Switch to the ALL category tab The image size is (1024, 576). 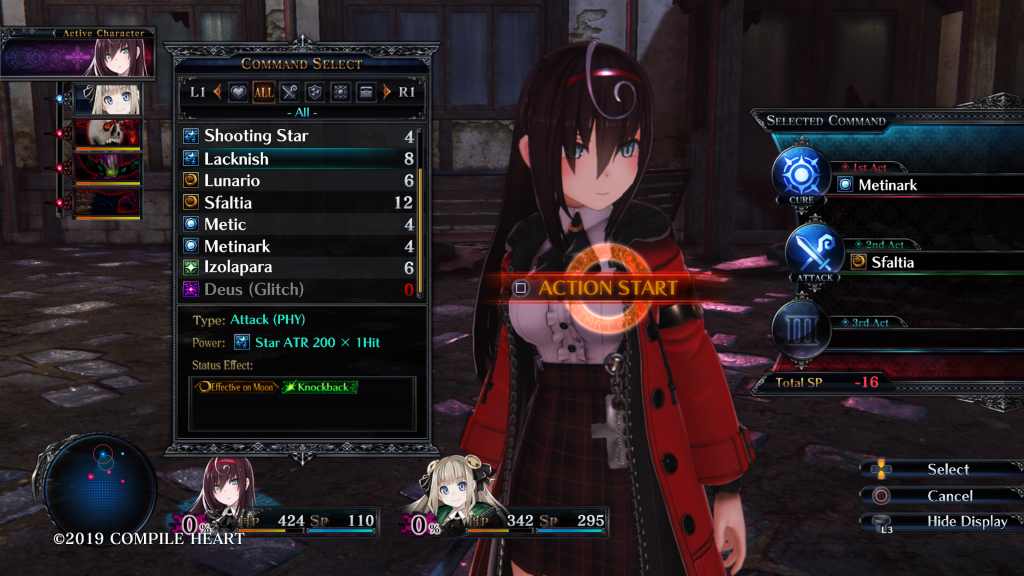pyautogui.click(x=264, y=92)
